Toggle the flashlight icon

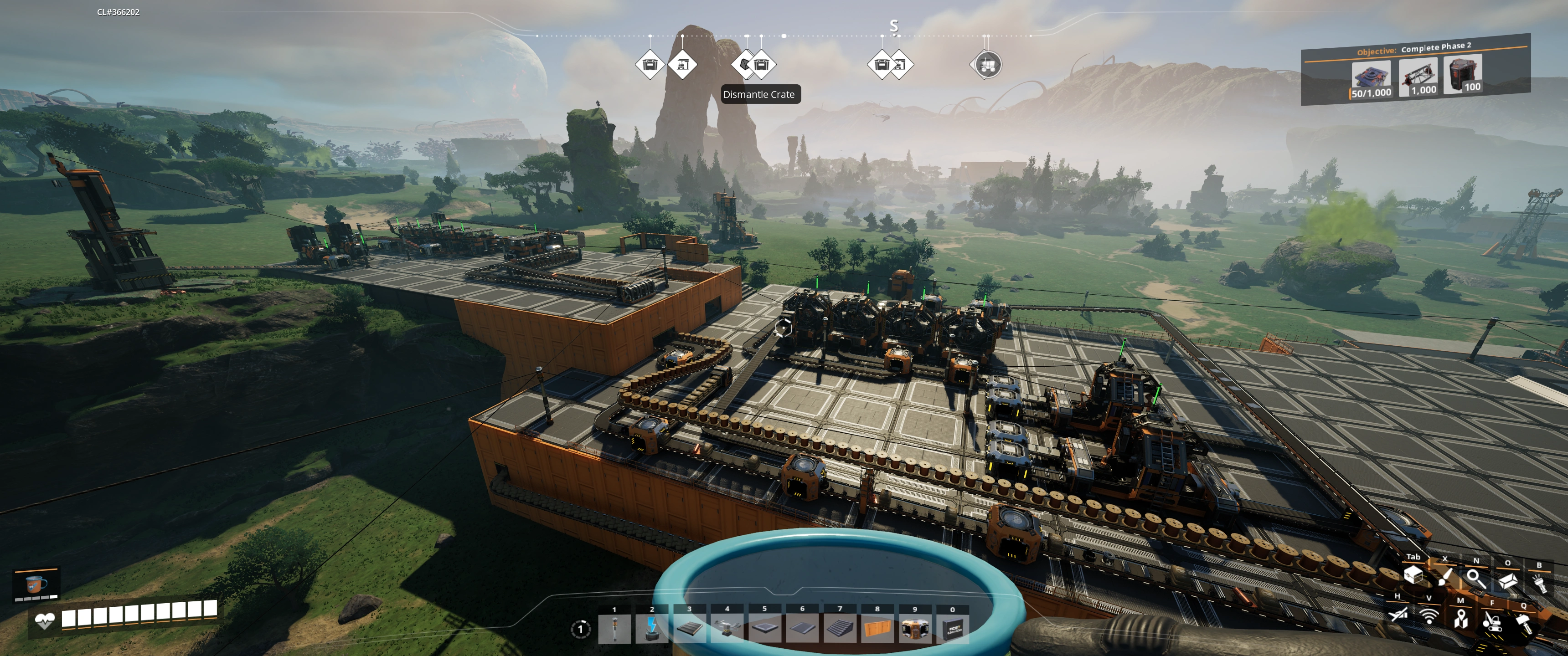1539,583
